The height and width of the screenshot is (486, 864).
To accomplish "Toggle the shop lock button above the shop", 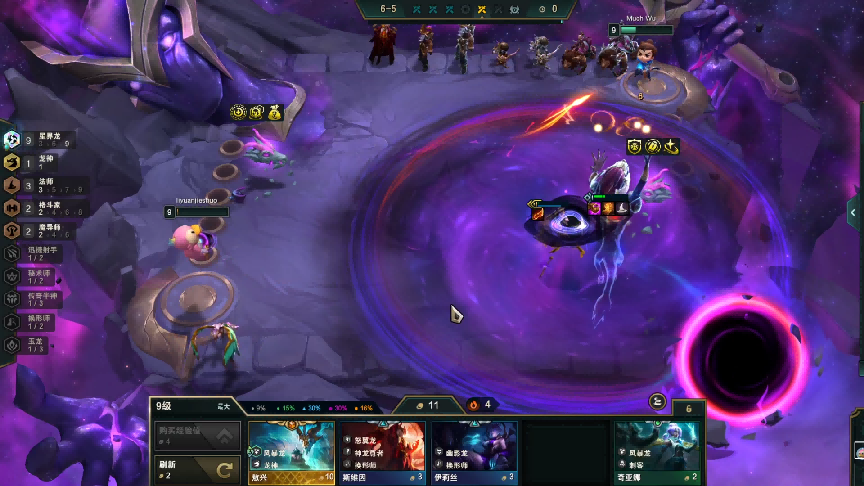I will (657, 401).
